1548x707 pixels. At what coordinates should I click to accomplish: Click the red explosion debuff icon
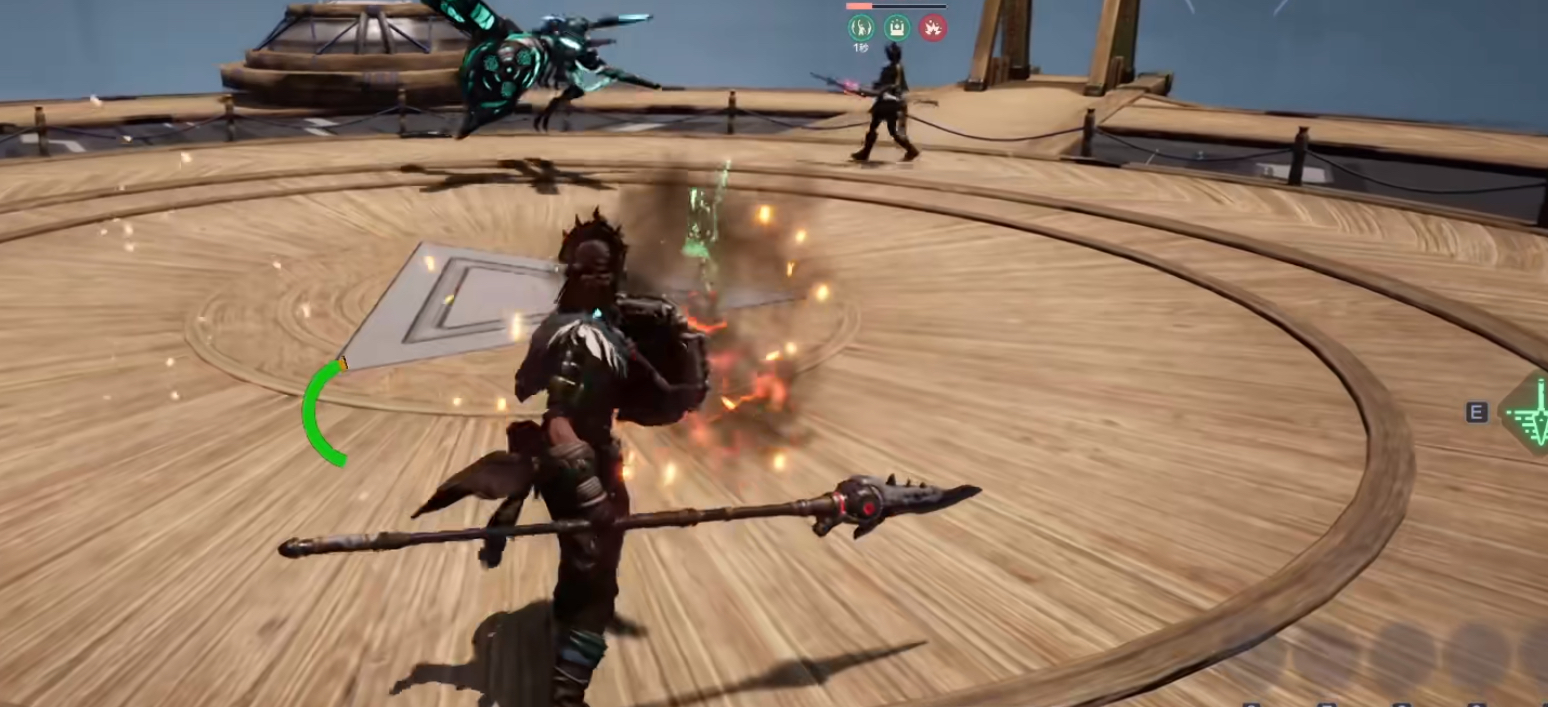pyautogui.click(x=933, y=28)
